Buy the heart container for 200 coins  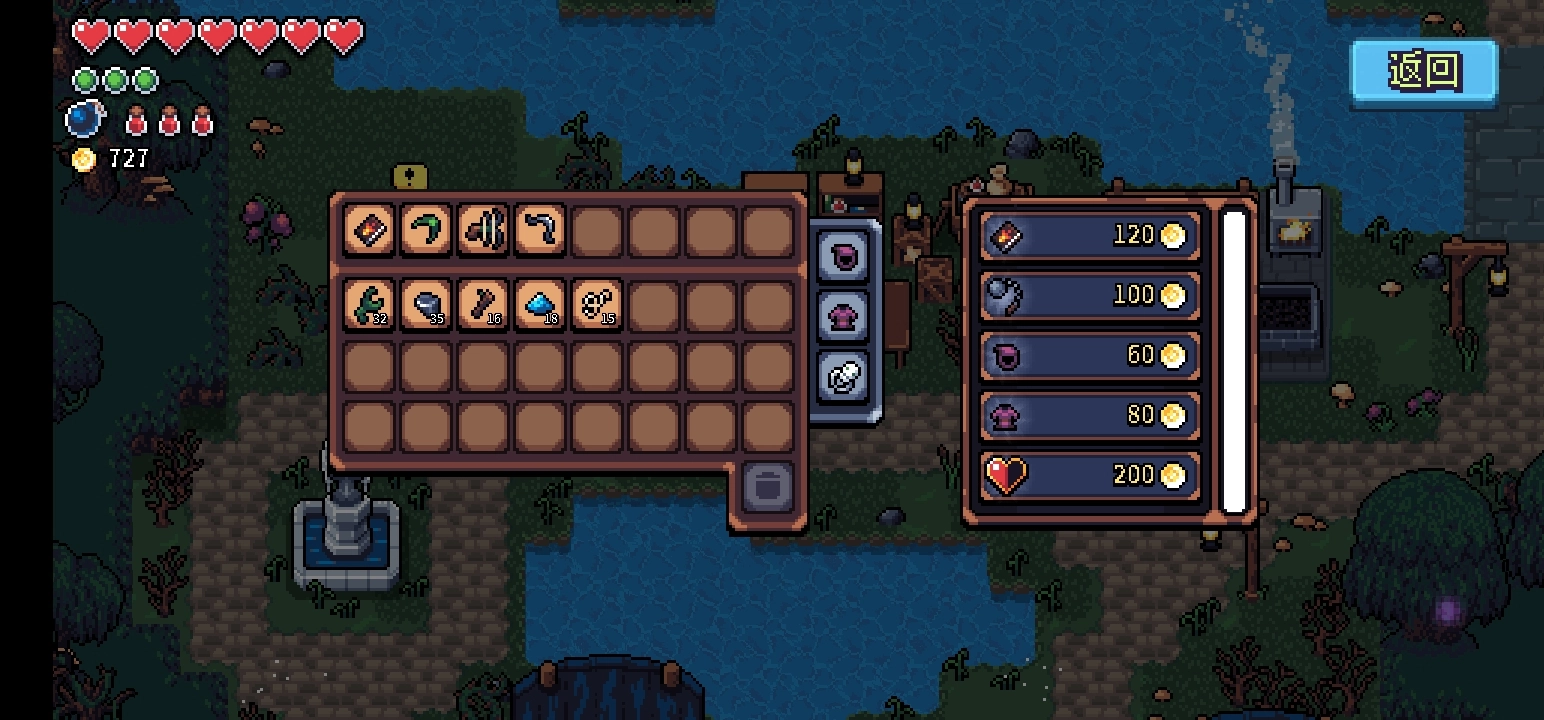1089,475
